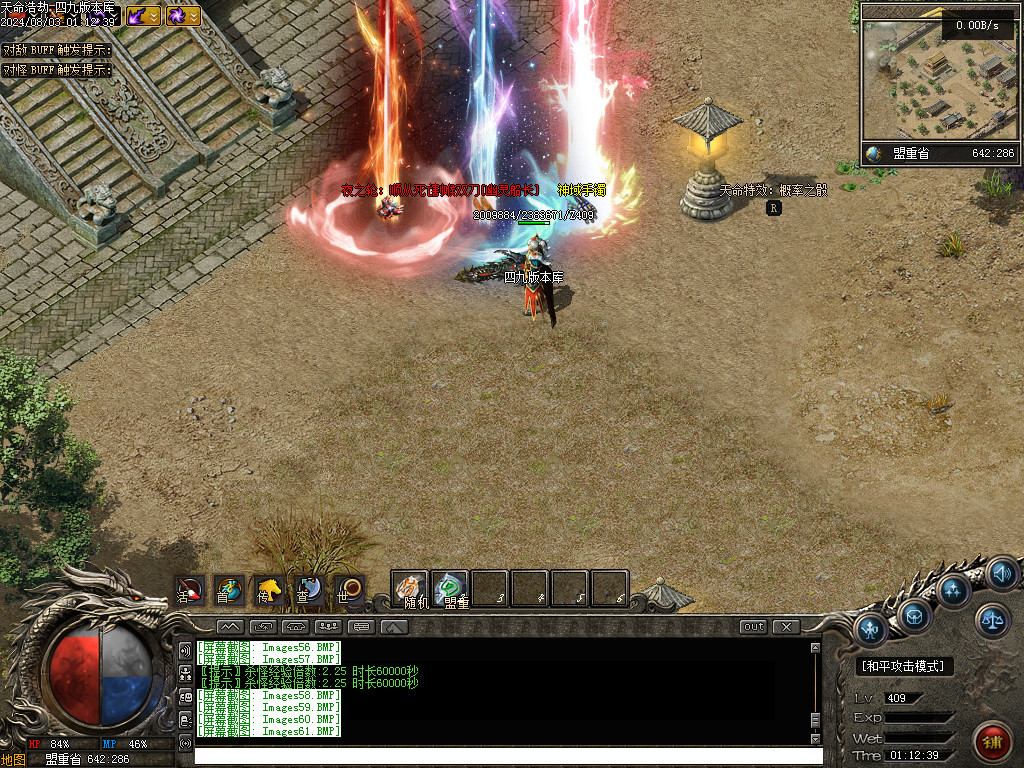Screen dimensions: 1024x768
Task: Open the skills sparkle round button
Action: click(x=954, y=590)
